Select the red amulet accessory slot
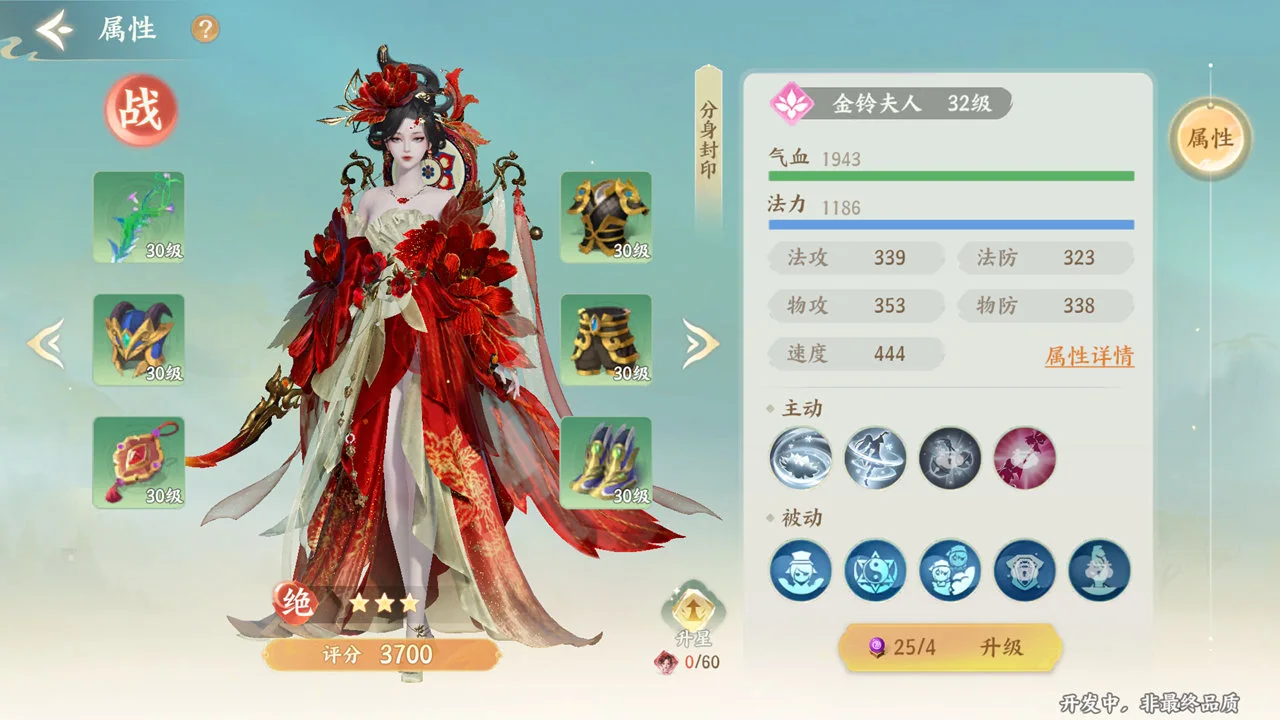The image size is (1280, 720). pos(139,463)
